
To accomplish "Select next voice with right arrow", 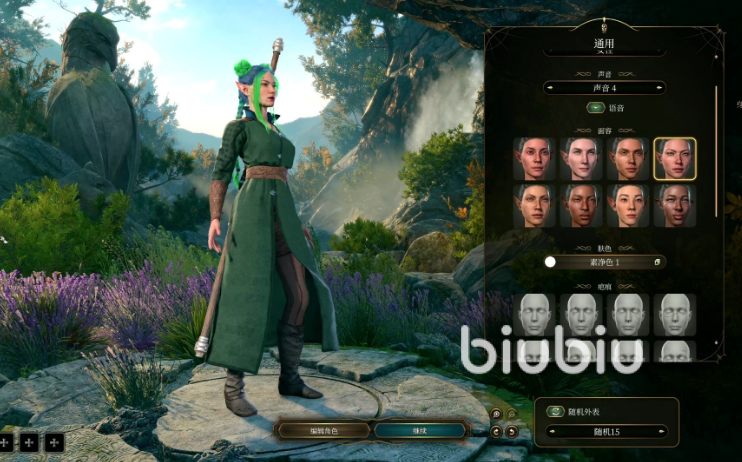I will tap(661, 88).
